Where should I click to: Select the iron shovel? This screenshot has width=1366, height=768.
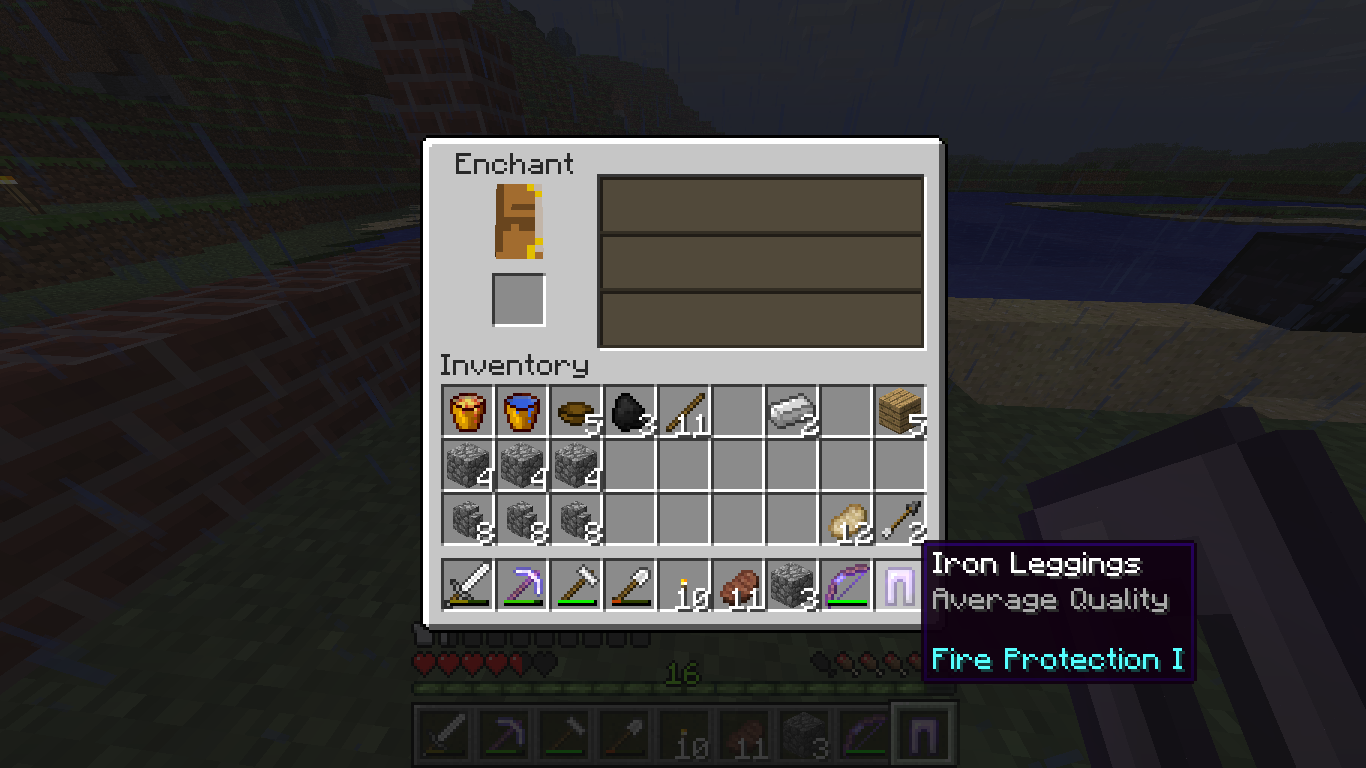(x=629, y=585)
